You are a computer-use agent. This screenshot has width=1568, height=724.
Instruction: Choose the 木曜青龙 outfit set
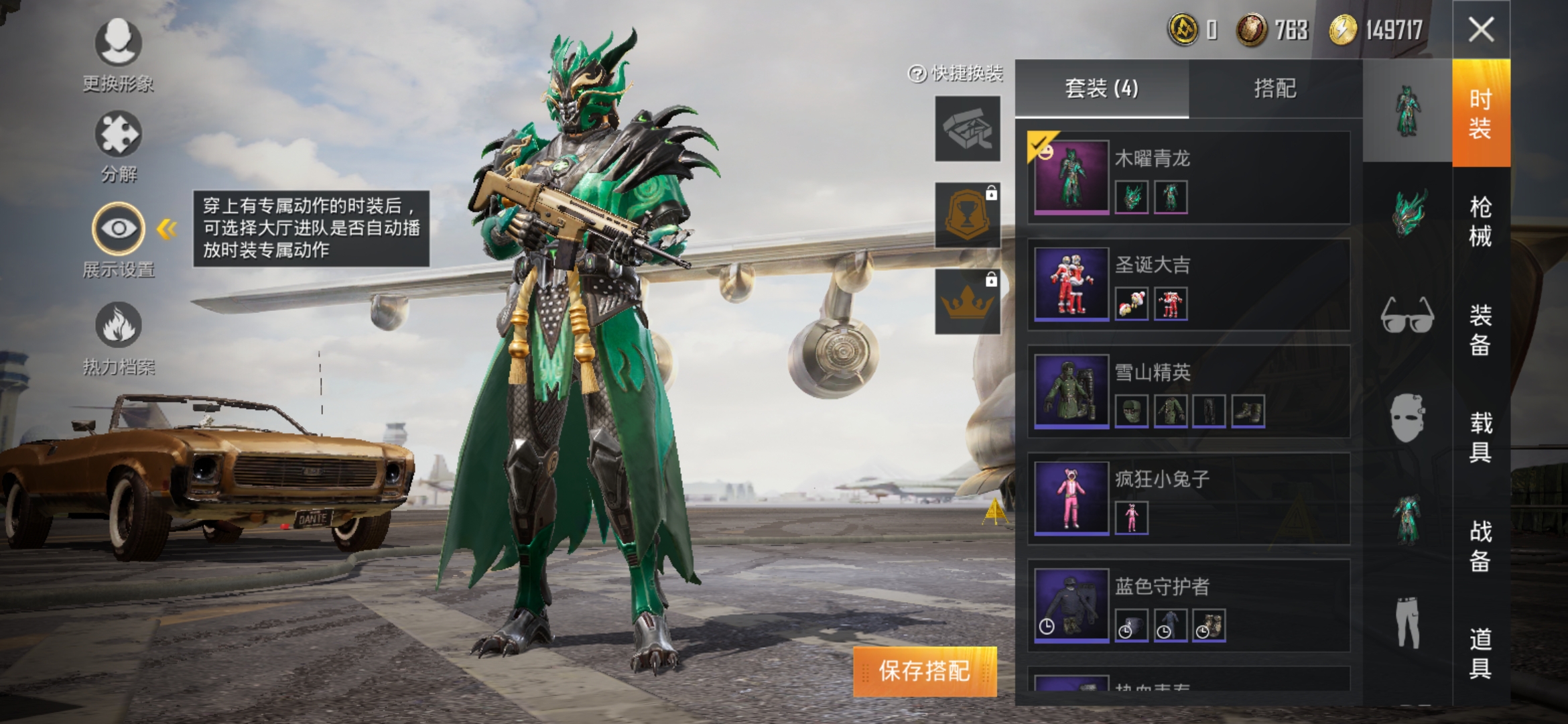tap(1189, 178)
